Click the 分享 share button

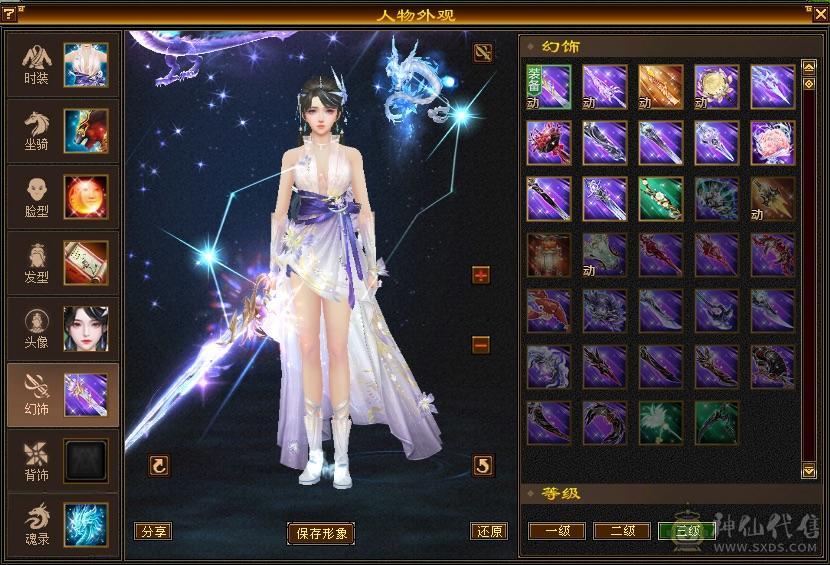155,531
